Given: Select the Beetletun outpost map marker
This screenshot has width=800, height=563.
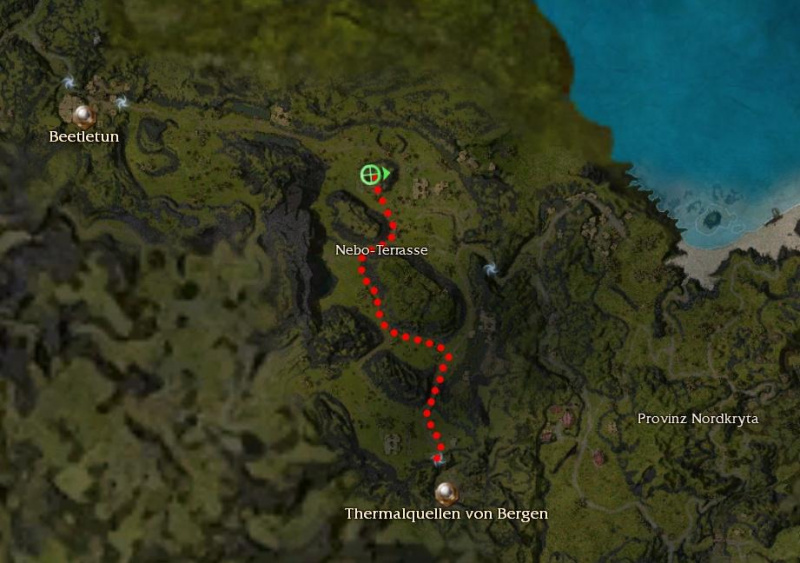Looking at the screenshot, I should (x=83, y=114).
